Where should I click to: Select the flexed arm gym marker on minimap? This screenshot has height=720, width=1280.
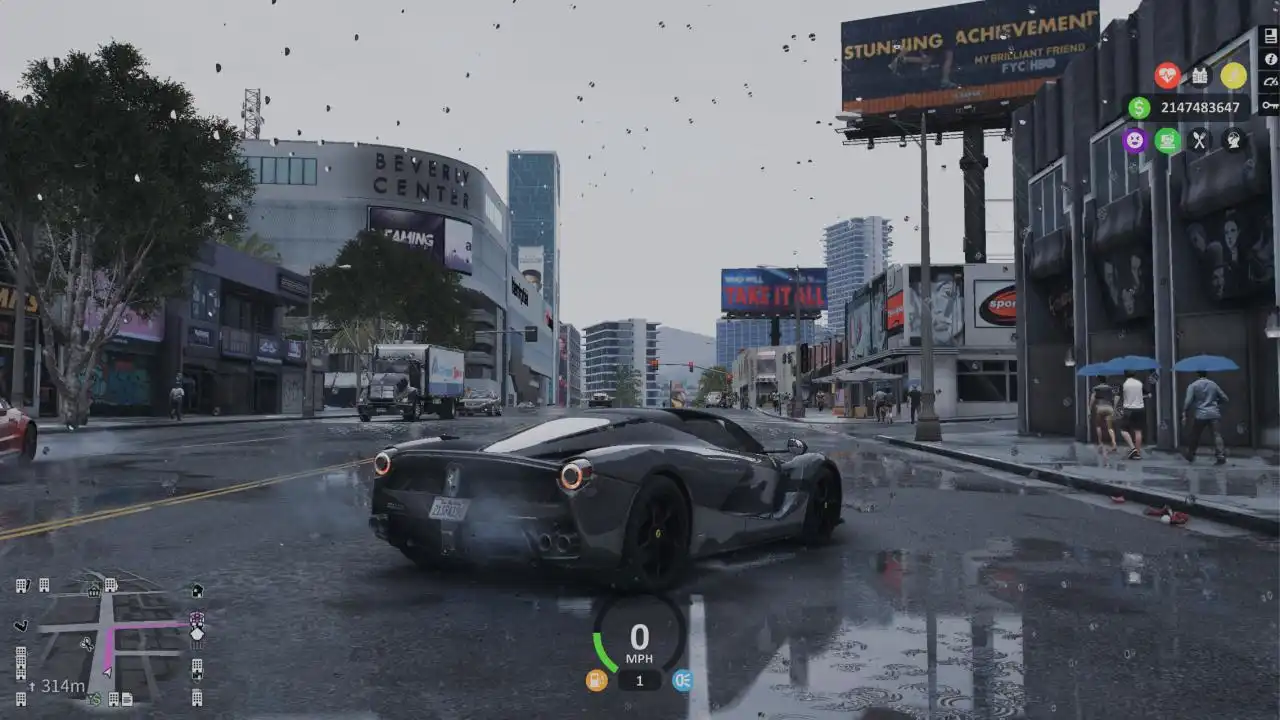(21, 626)
